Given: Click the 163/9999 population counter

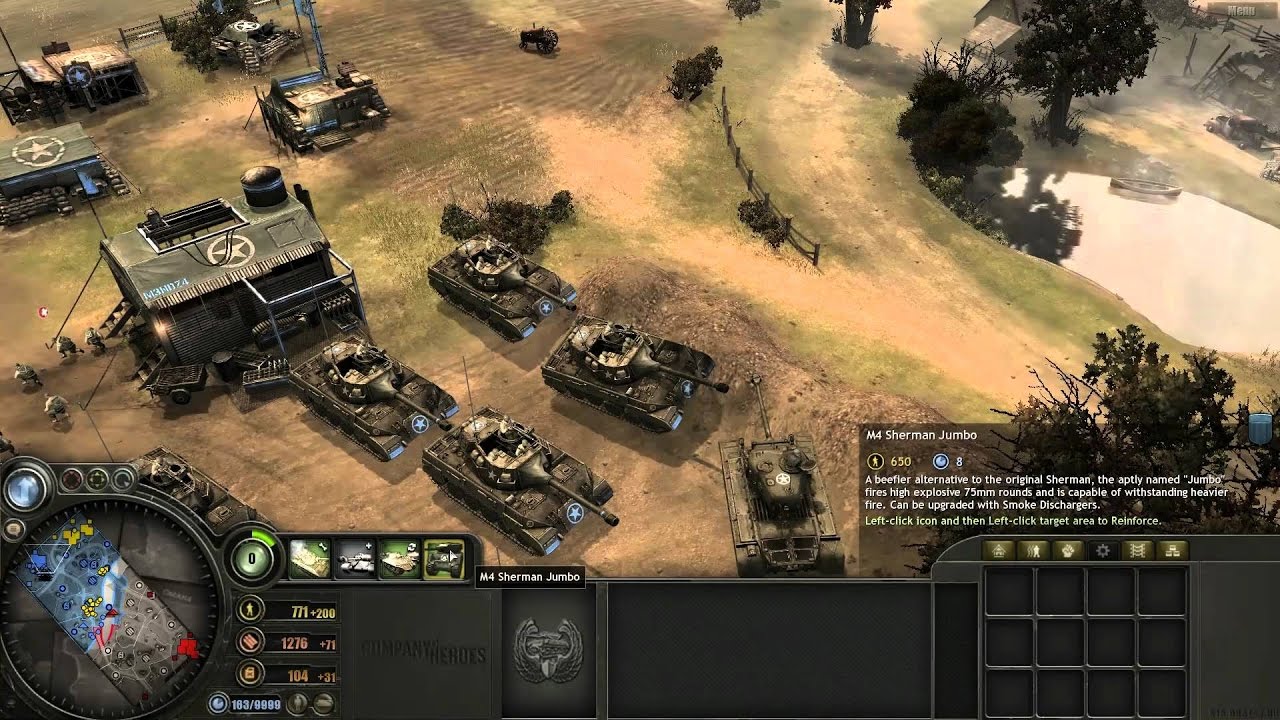Looking at the screenshot, I should [255, 701].
